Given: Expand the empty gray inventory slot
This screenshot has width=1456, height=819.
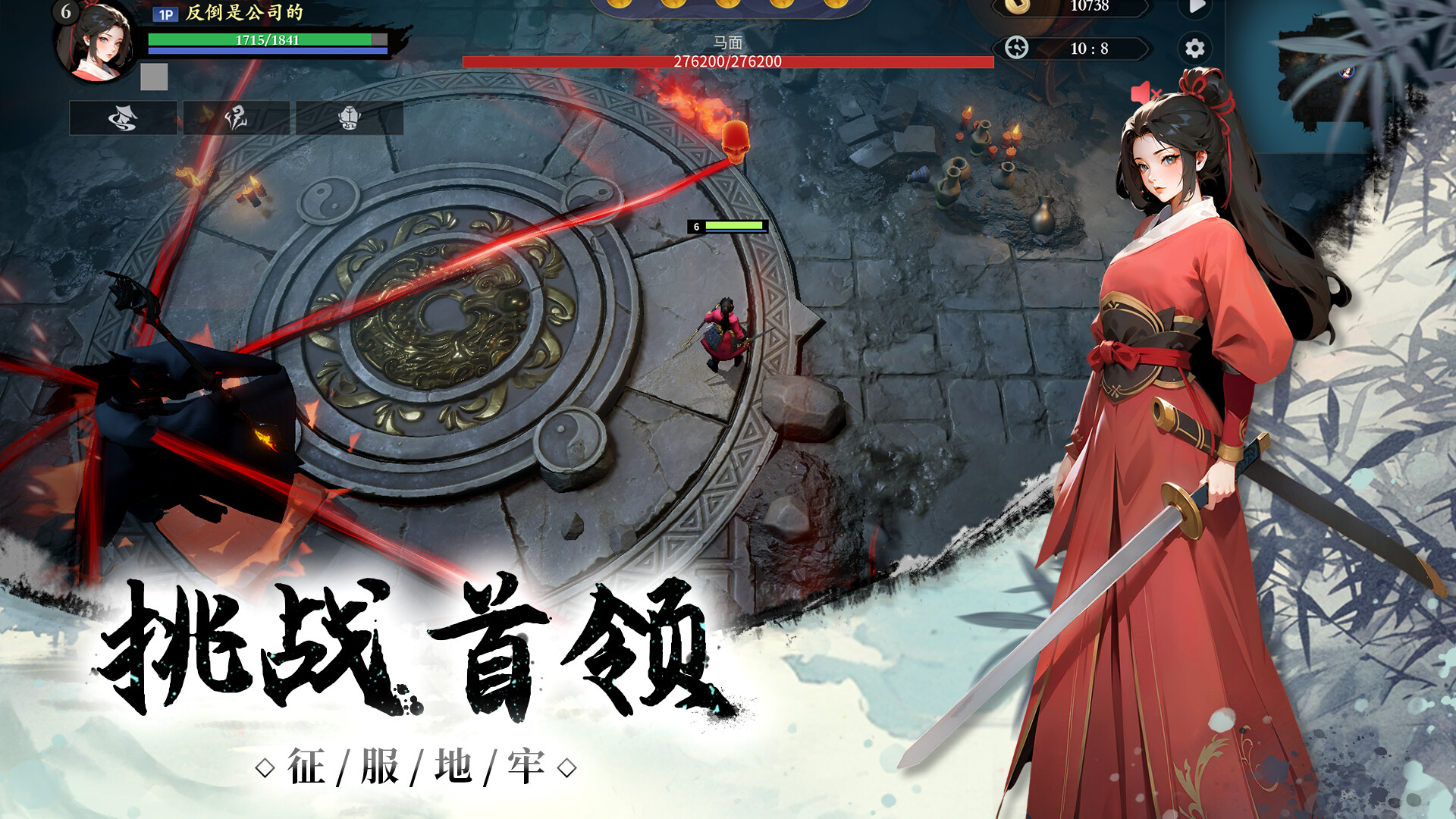Looking at the screenshot, I should (153, 76).
